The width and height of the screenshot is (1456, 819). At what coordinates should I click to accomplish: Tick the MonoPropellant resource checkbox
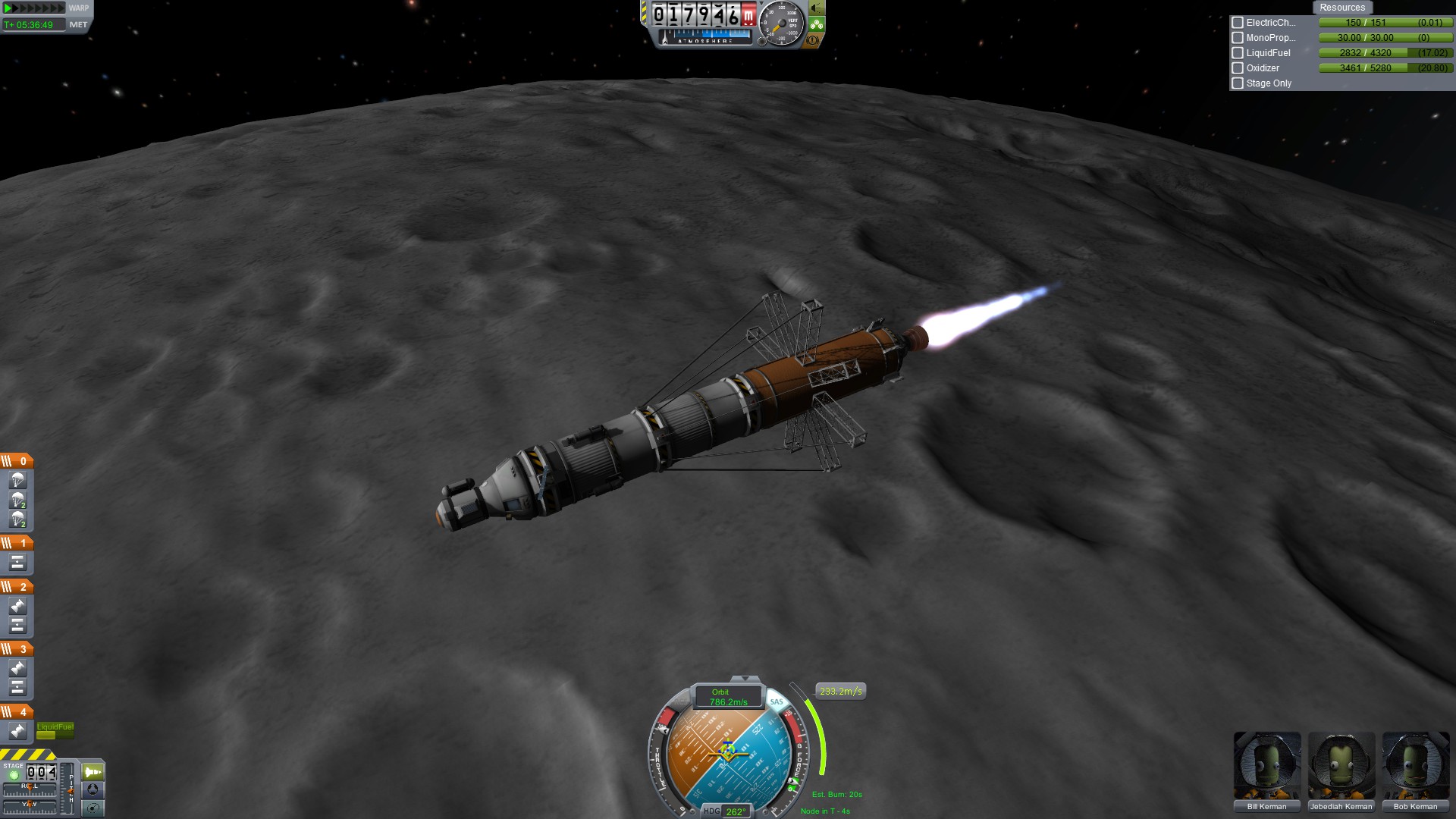pyautogui.click(x=1238, y=38)
